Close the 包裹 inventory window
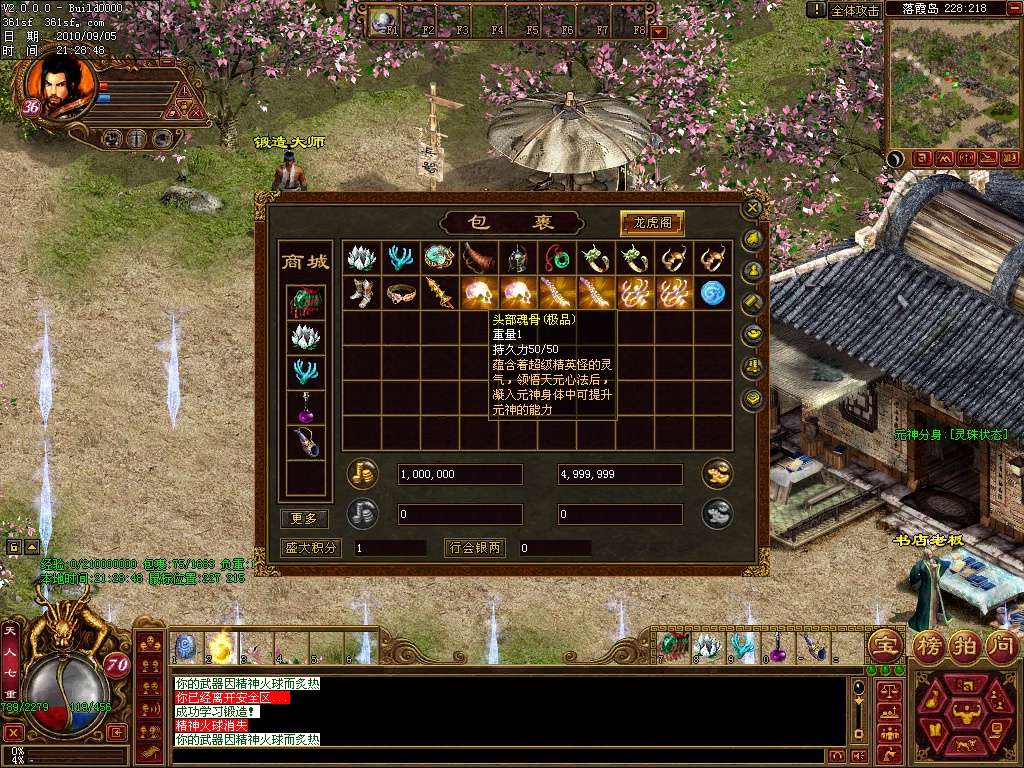 click(x=753, y=207)
